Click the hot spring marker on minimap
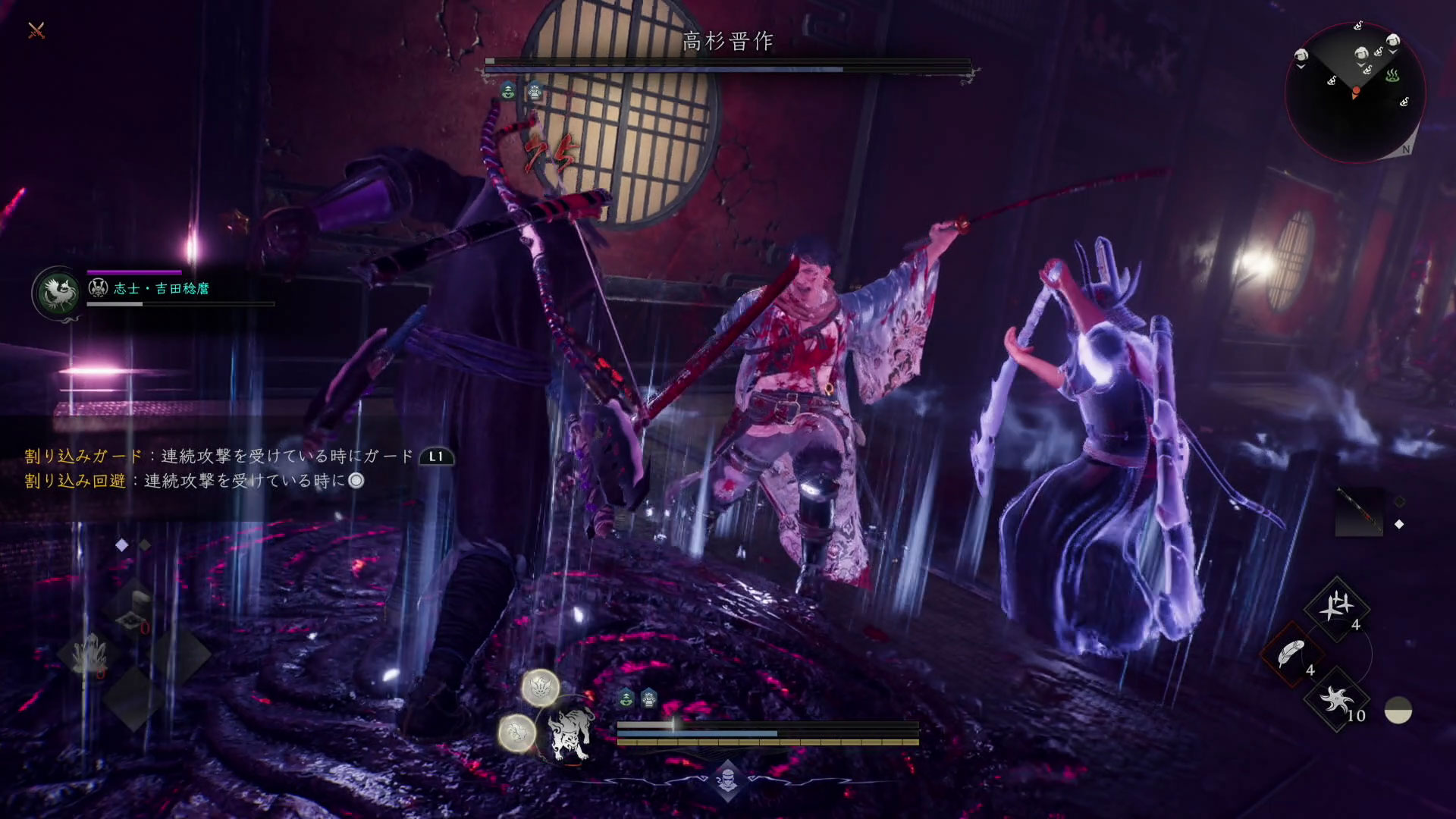Screen dimensions: 1456x819 point(1392,76)
